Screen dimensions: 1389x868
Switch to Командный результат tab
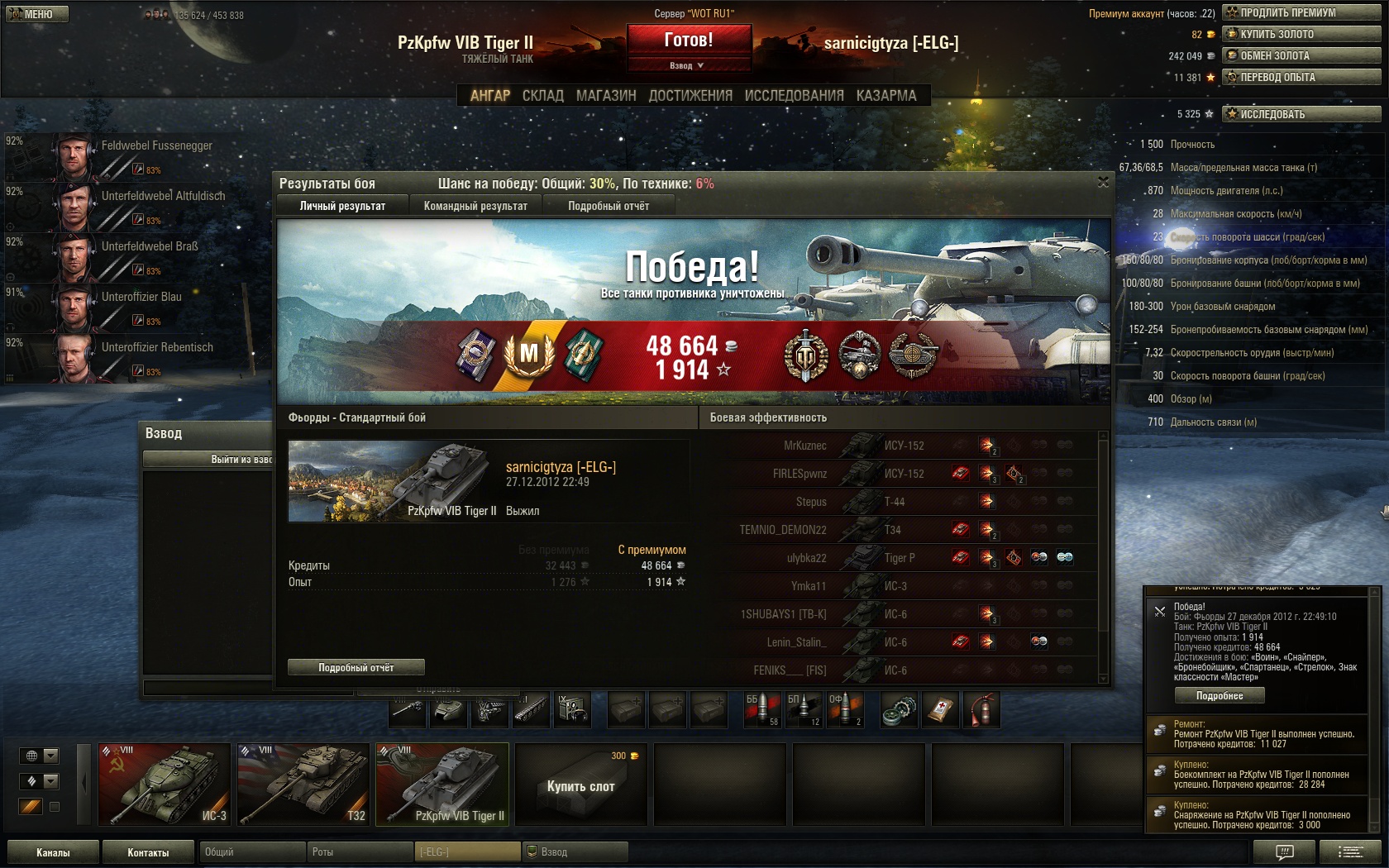[x=475, y=206]
